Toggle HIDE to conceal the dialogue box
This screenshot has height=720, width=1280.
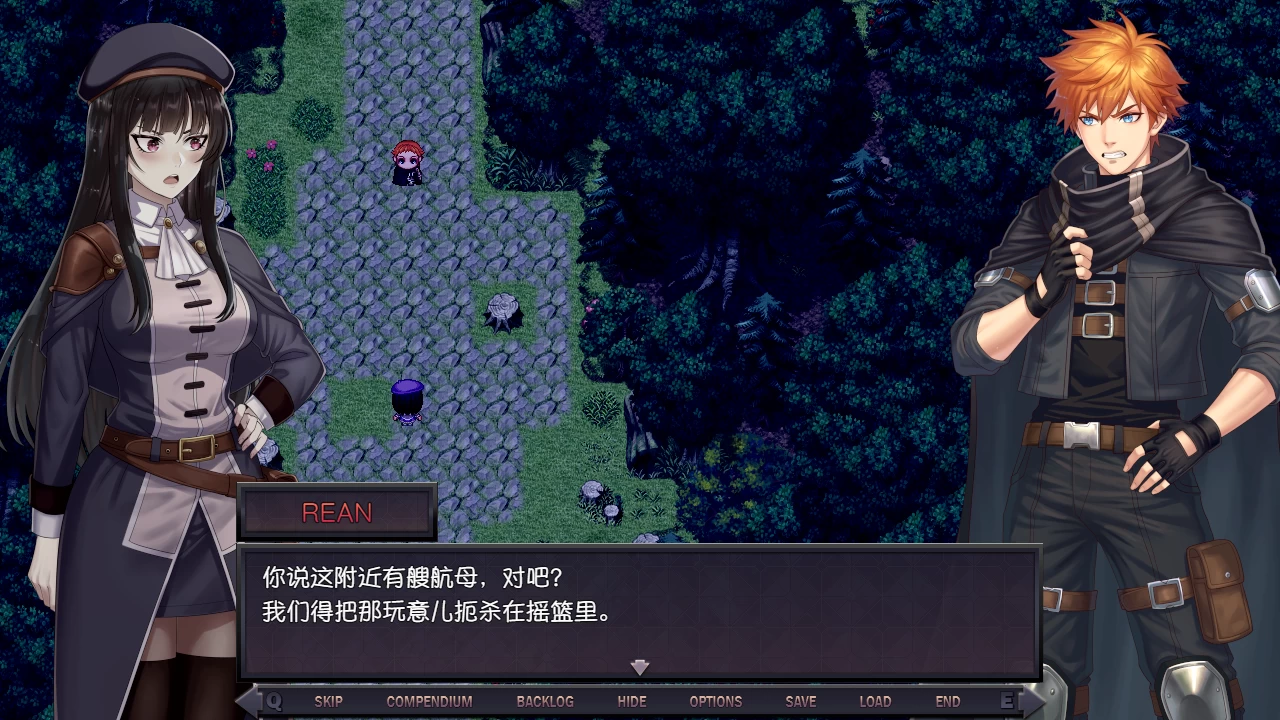click(x=631, y=701)
